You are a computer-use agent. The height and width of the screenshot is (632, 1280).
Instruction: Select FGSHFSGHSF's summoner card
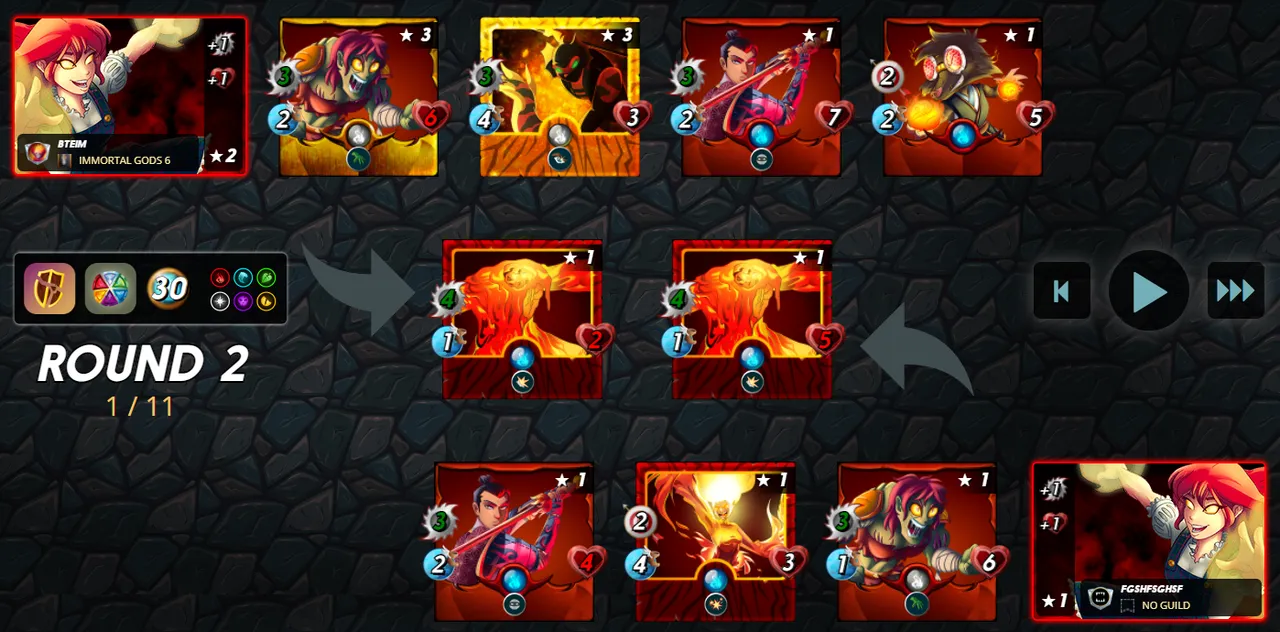(1148, 540)
